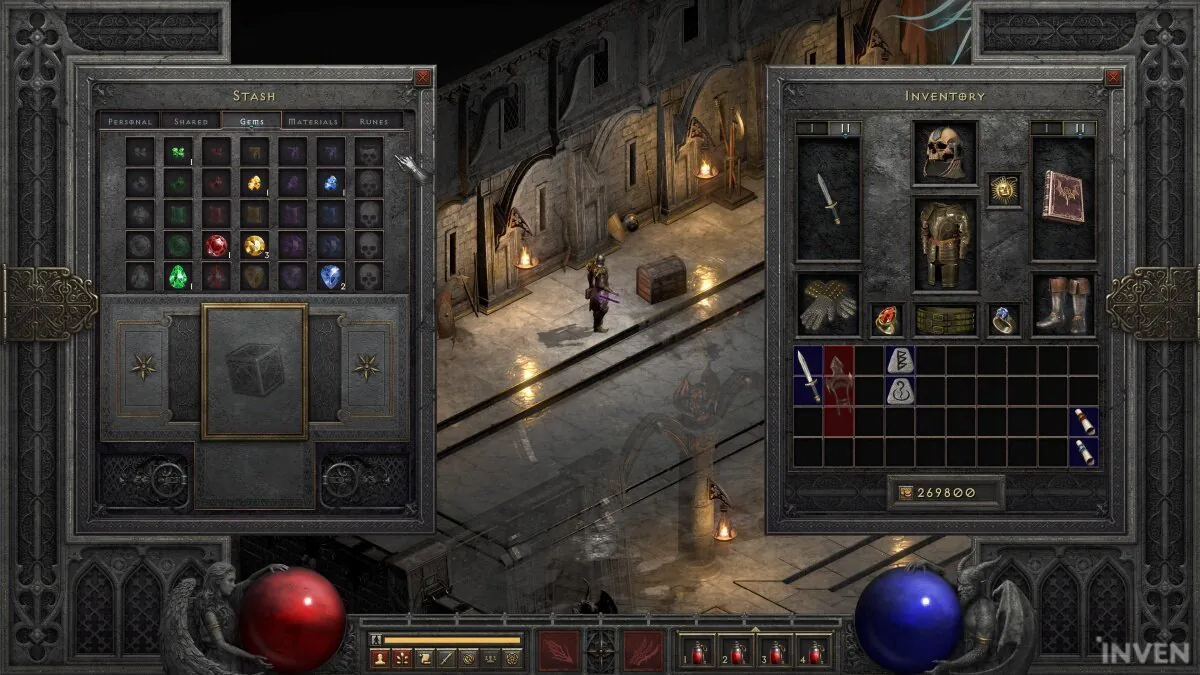The image size is (1200, 675).
Task: Click the equipped body armor
Action: click(944, 243)
